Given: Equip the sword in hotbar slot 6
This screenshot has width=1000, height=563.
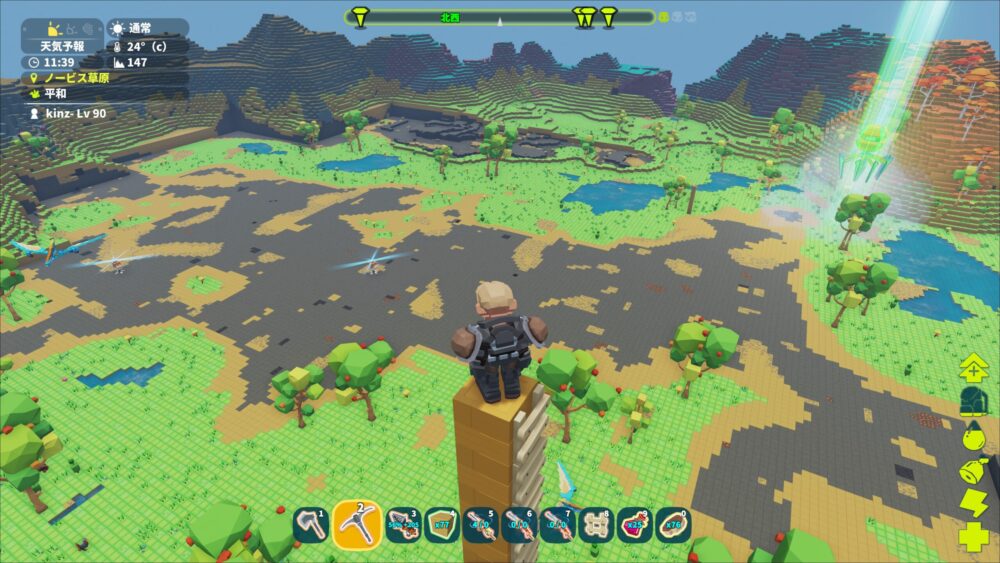Looking at the screenshot, I should 519,525.
